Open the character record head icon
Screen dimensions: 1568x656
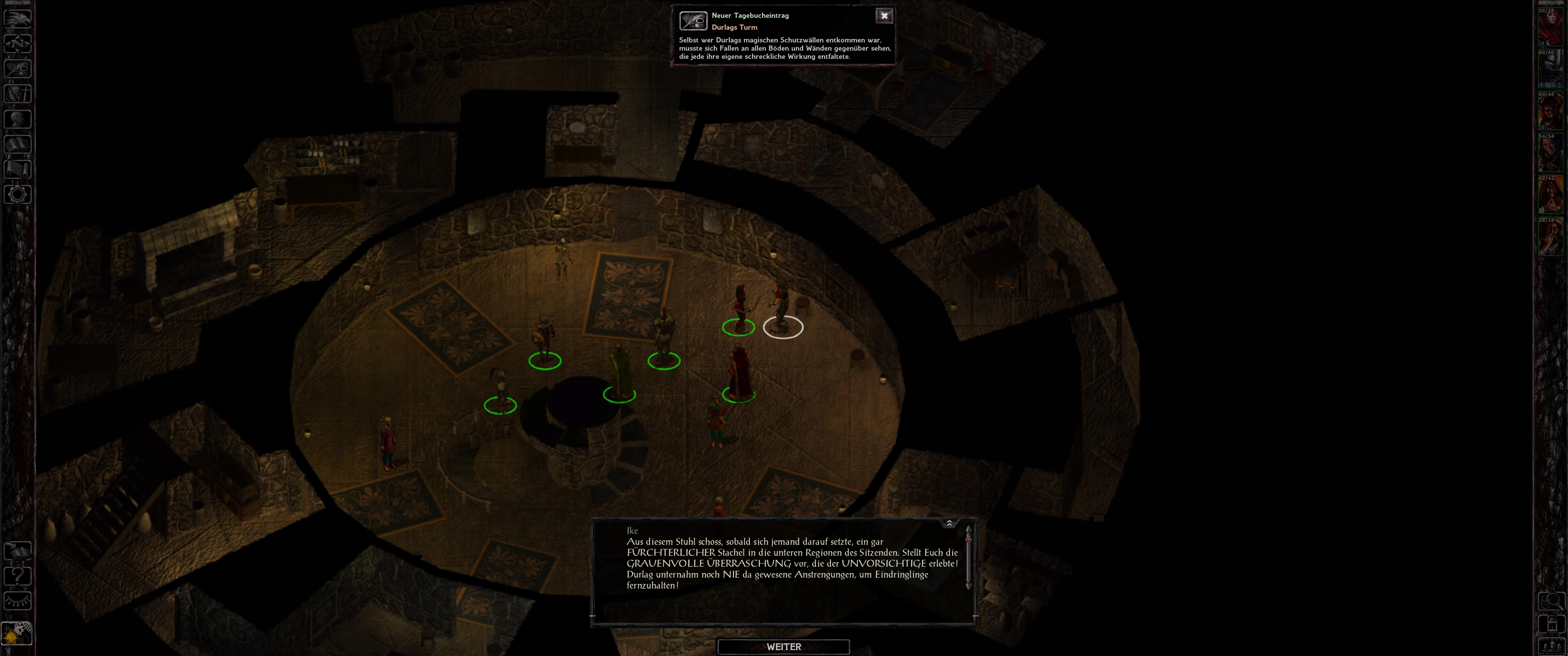18,118
